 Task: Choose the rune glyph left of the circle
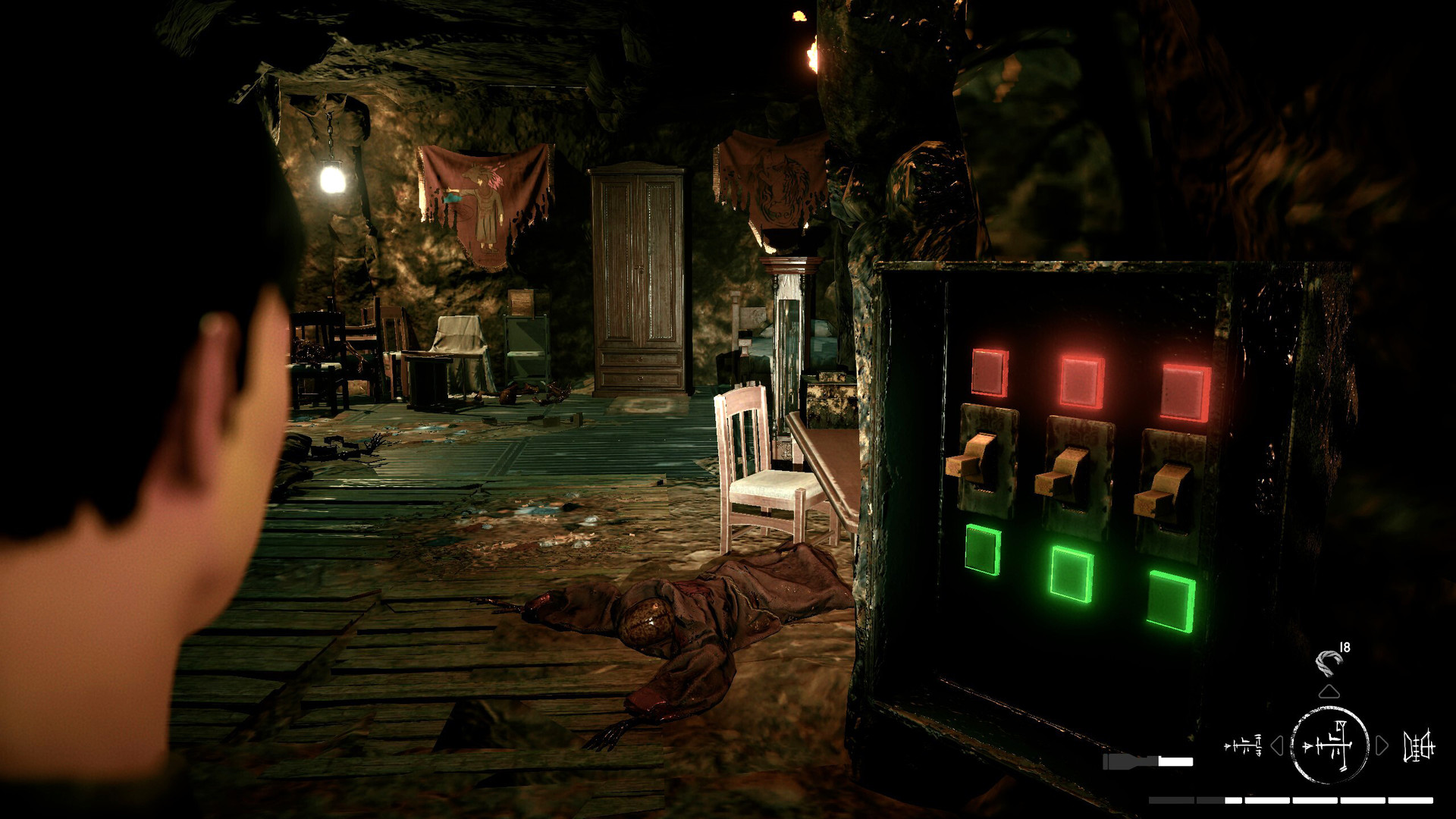pos(1243,746)
